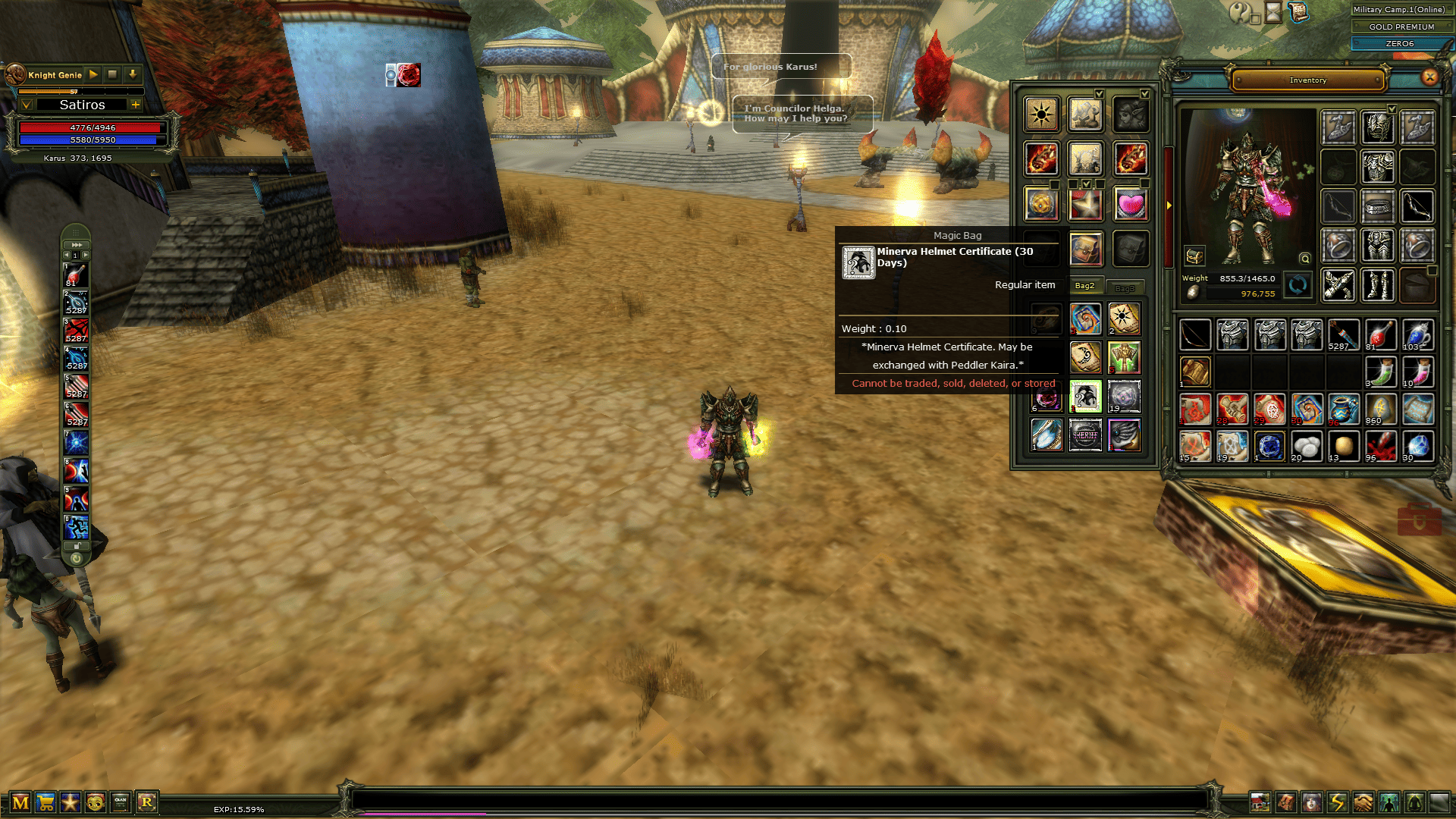Activate the running figure skill in hotbar
The height and width of the screenshot is (819, 1456).
click(x=76, y=526)
